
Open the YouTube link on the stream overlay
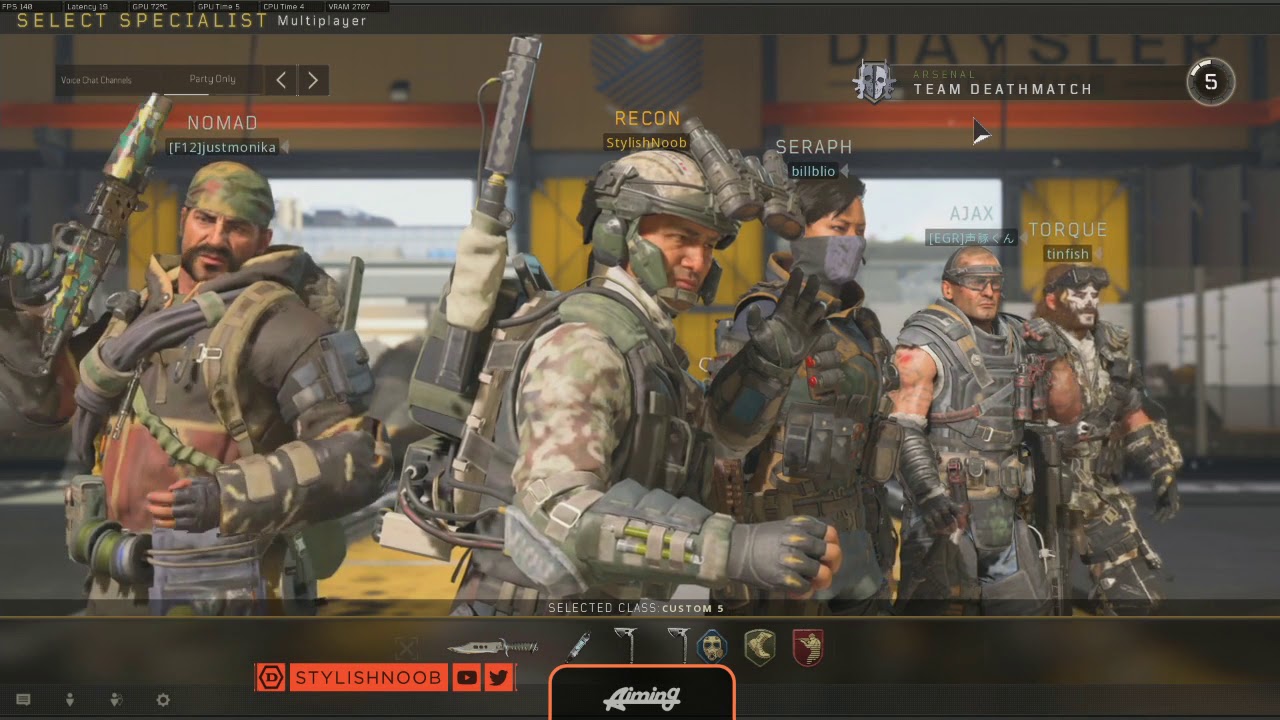pos(466,678)
